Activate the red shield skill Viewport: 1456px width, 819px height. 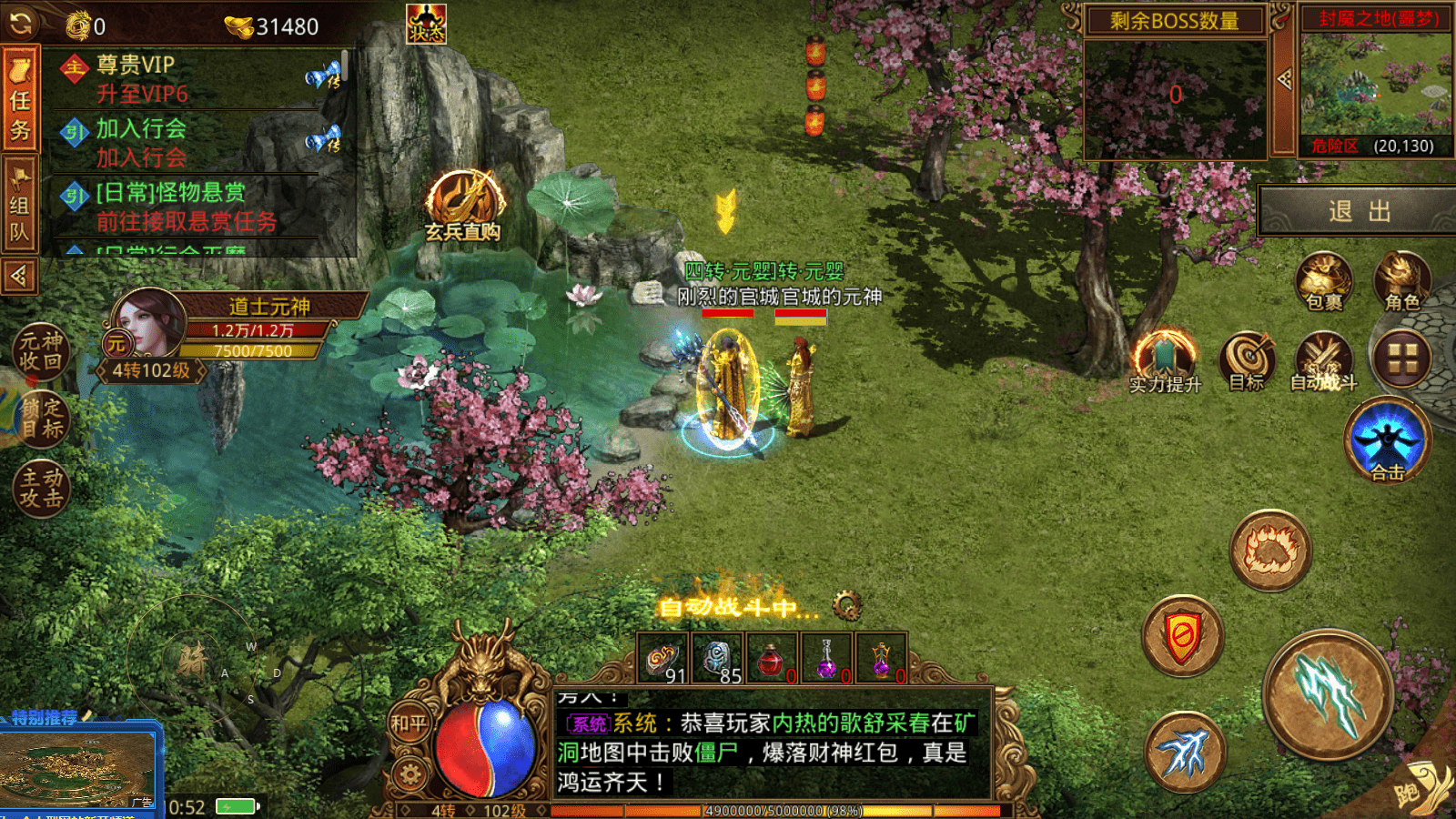1182,636
